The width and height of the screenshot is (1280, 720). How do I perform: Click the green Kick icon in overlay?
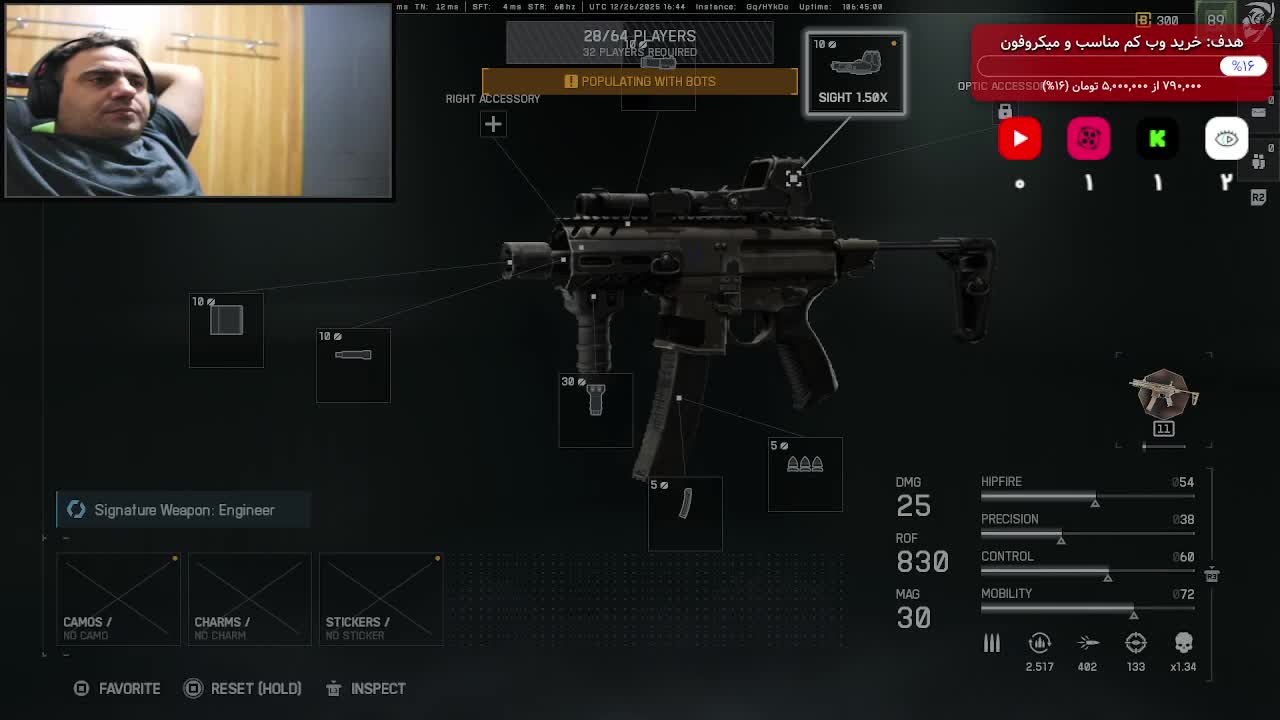pos(1157,139)
